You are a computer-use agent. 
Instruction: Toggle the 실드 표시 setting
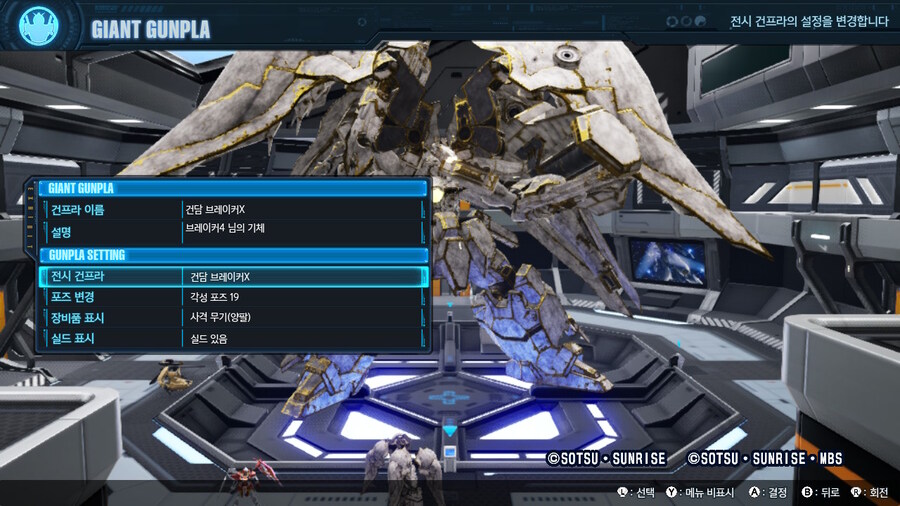point(232,339)
